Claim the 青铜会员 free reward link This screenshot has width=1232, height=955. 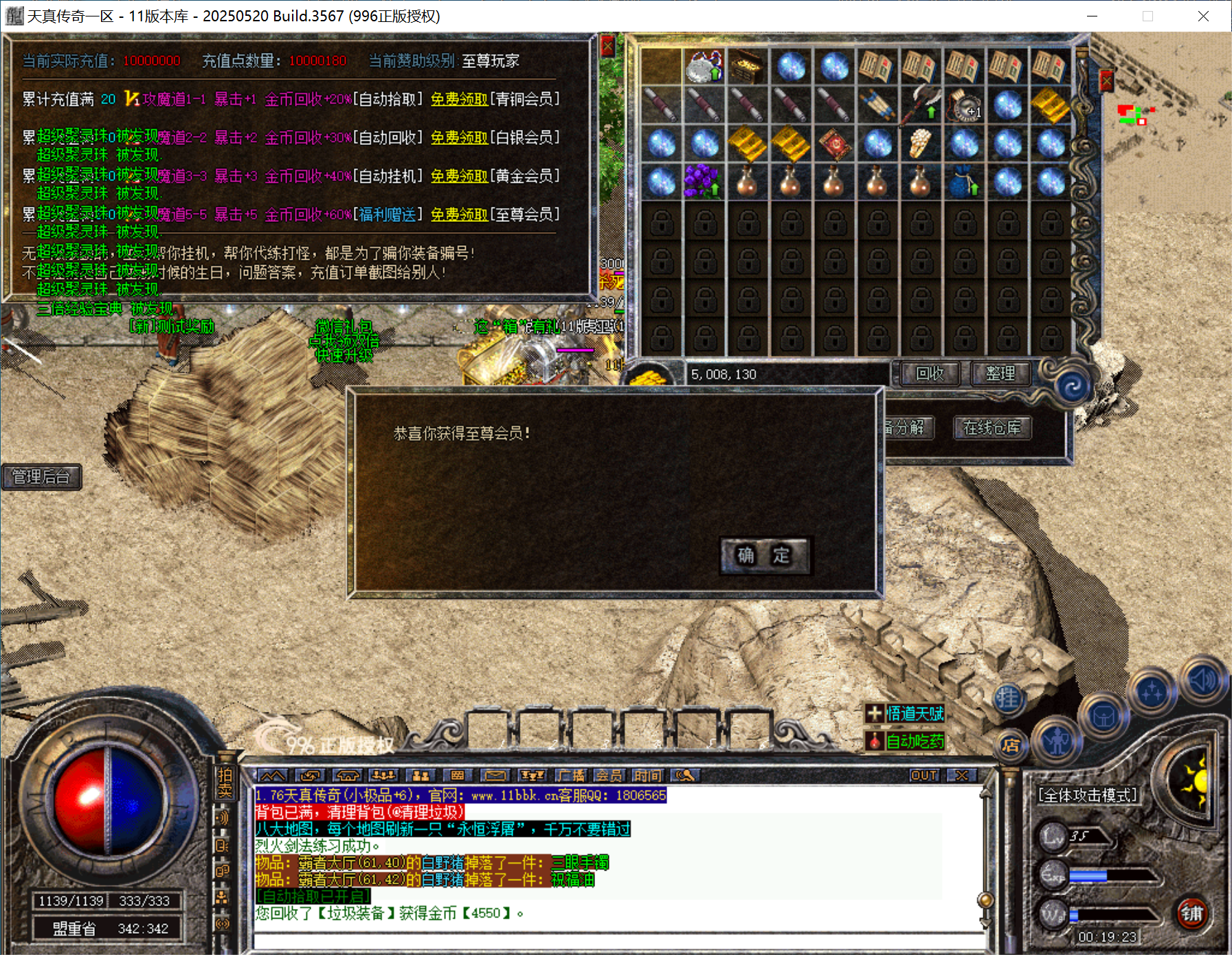(459, 100)
